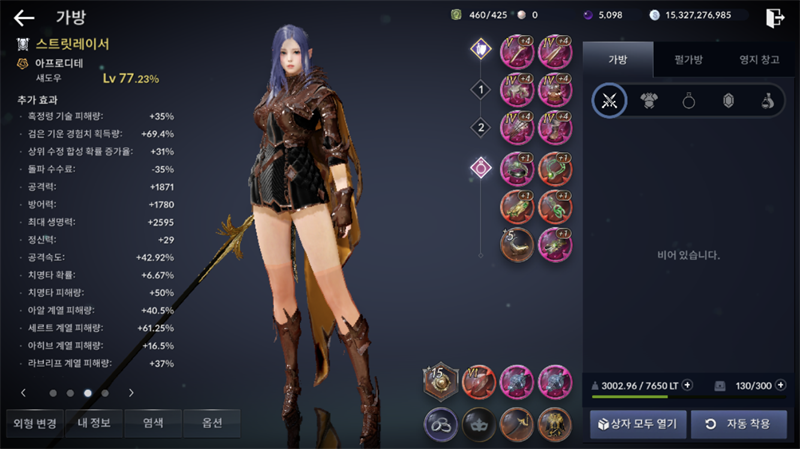Open the 내 정보 page
800x449 pixels.
[93, 423]
